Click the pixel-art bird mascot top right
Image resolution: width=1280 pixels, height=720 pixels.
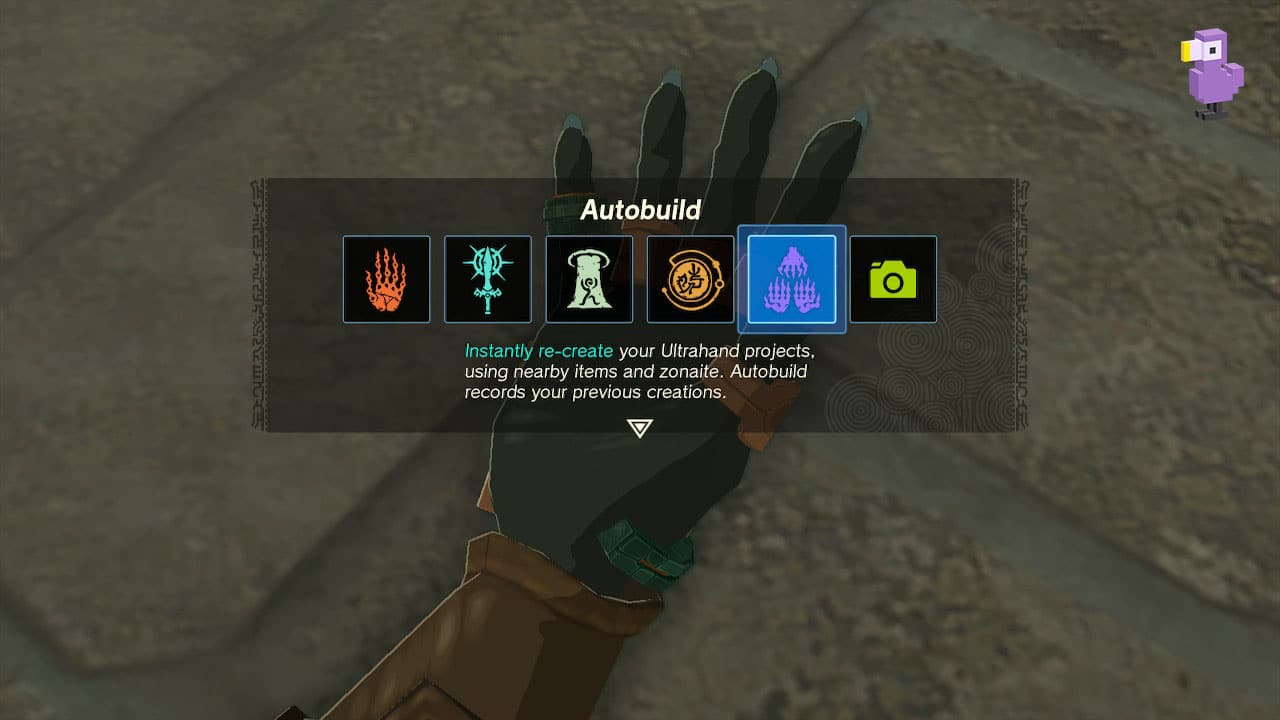(1212, 75)
